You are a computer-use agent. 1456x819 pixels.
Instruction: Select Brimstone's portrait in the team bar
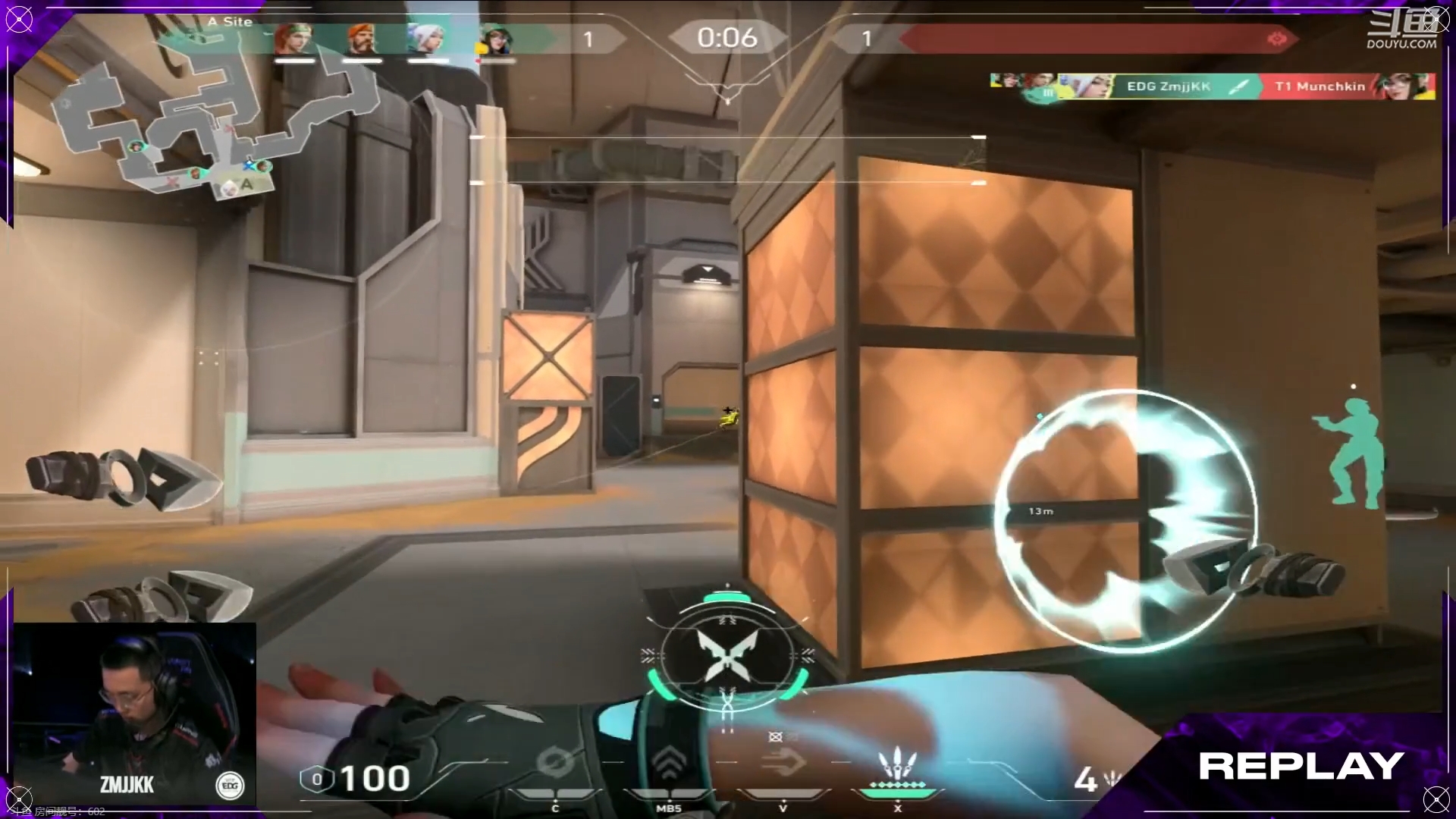coord(362,39)
